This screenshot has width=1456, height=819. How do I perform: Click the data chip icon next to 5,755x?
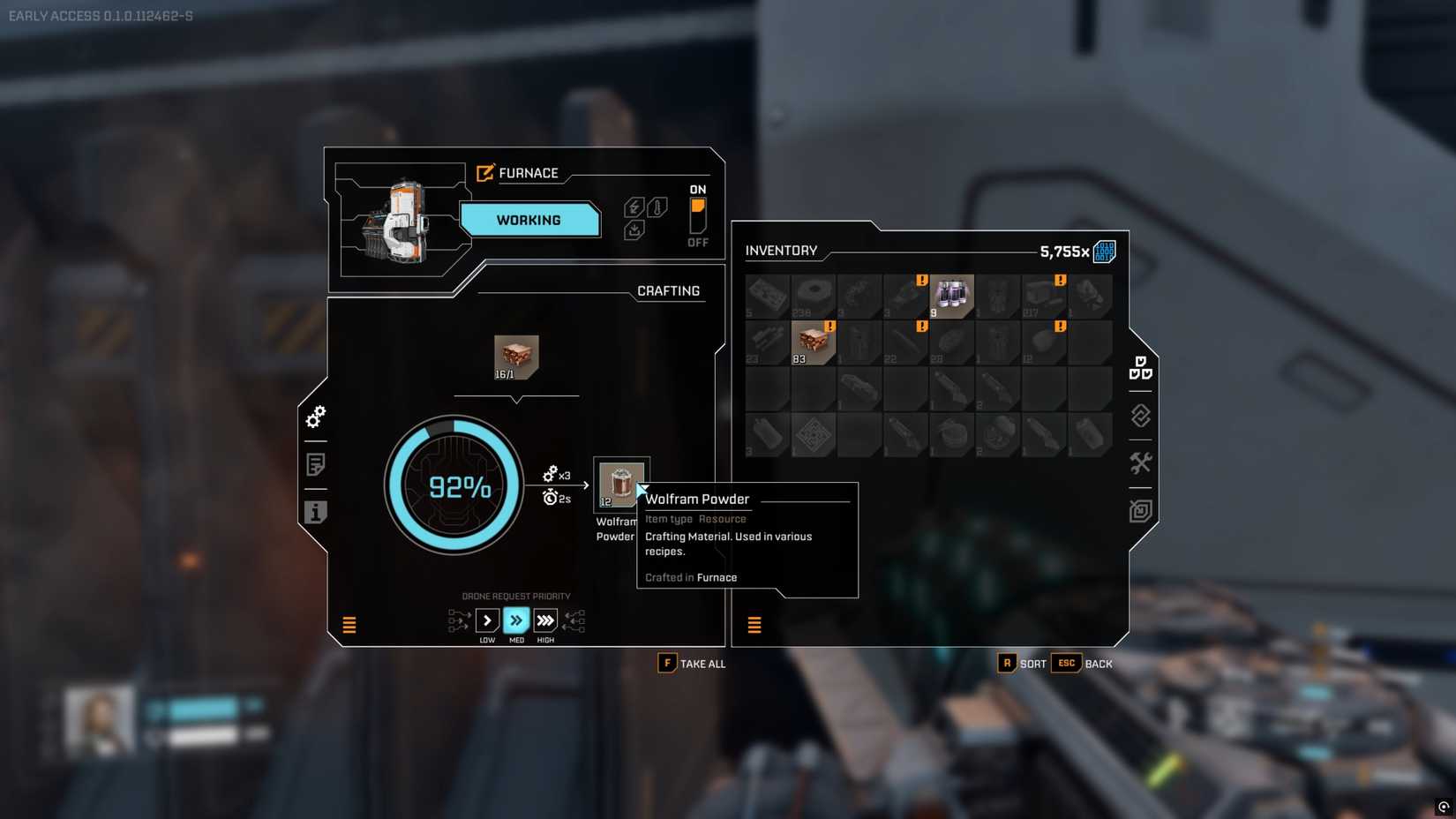pos(1103,252)
